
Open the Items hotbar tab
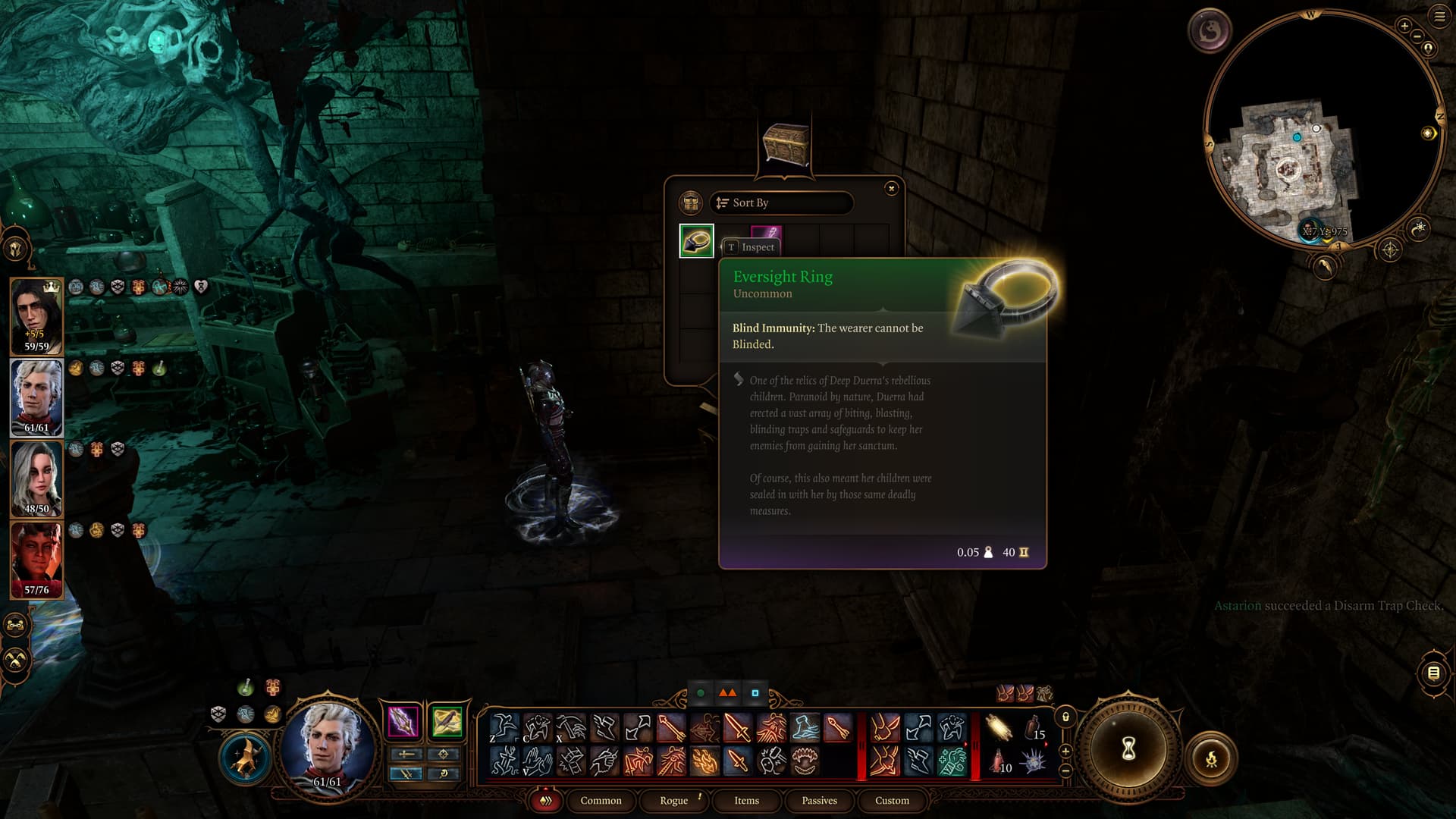(x=746, y=801)
